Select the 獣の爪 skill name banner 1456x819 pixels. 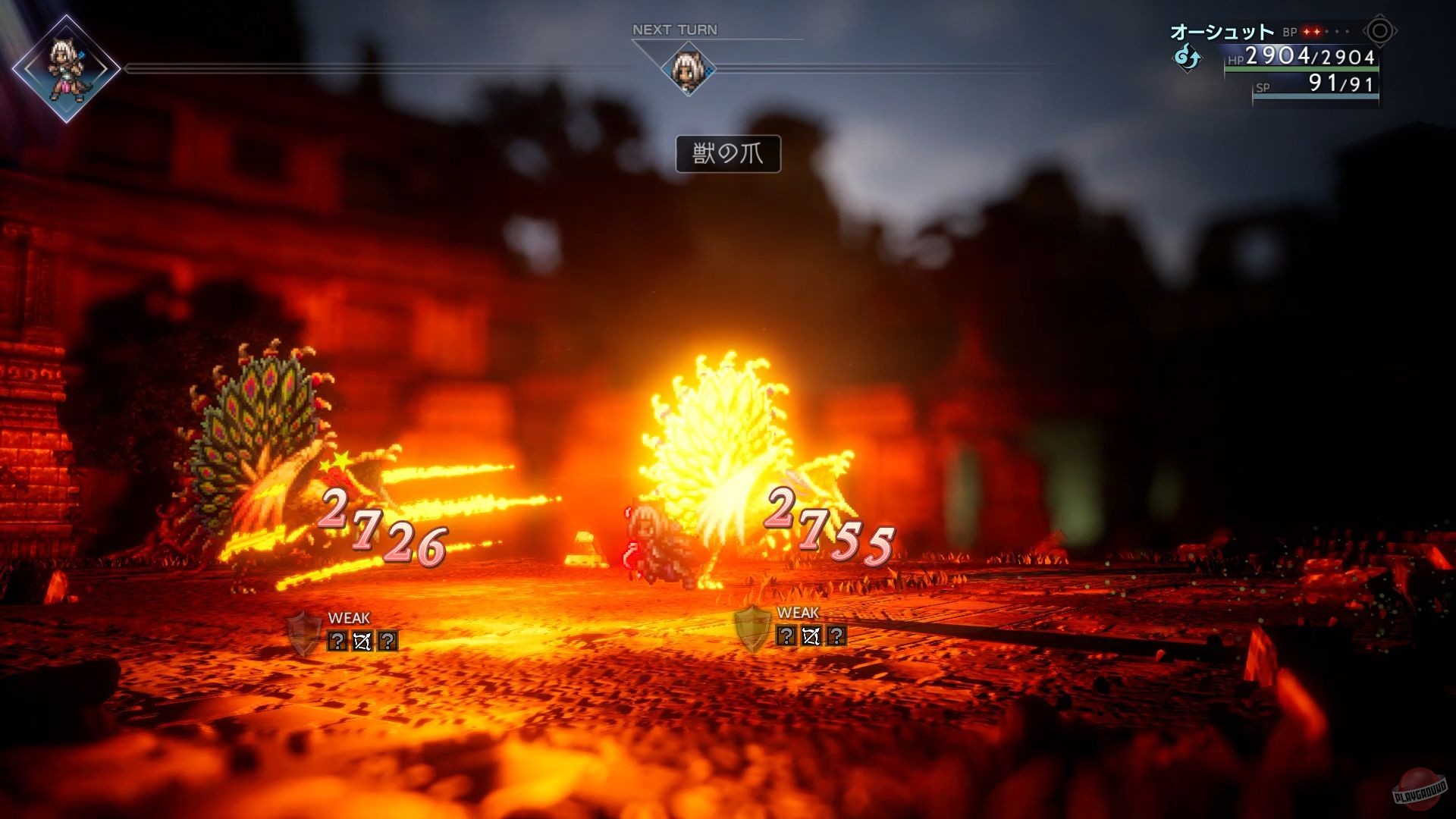pyautogui.click(x=730, y=152)
